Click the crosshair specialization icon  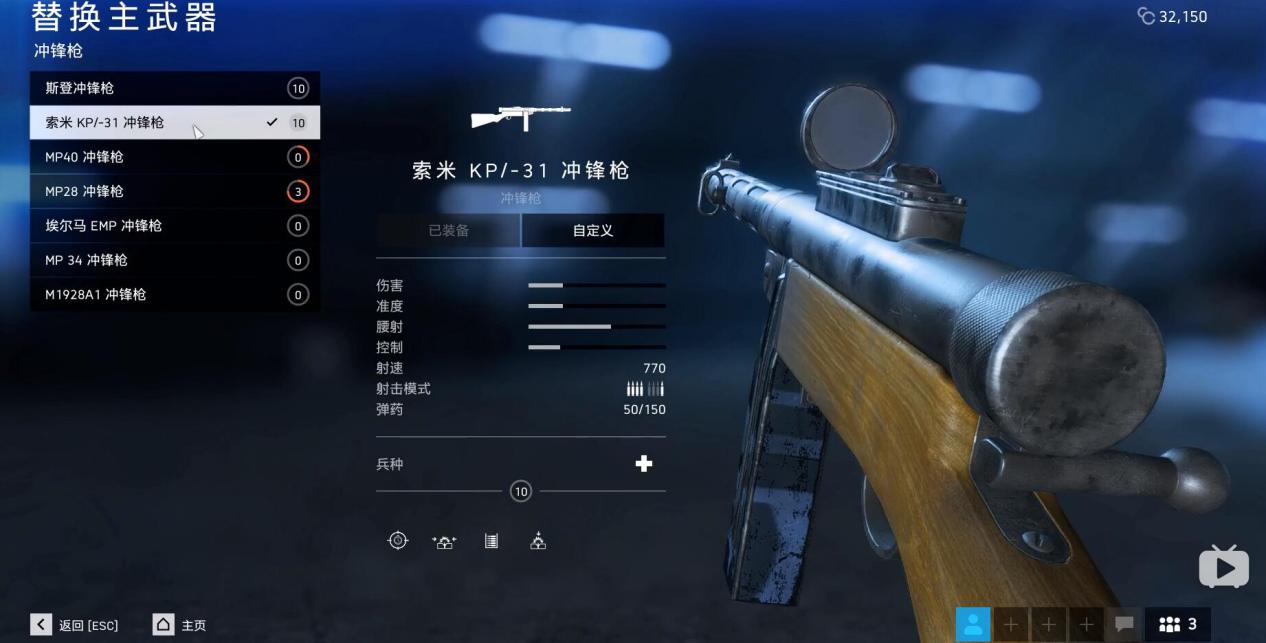(x=398, y=541)
